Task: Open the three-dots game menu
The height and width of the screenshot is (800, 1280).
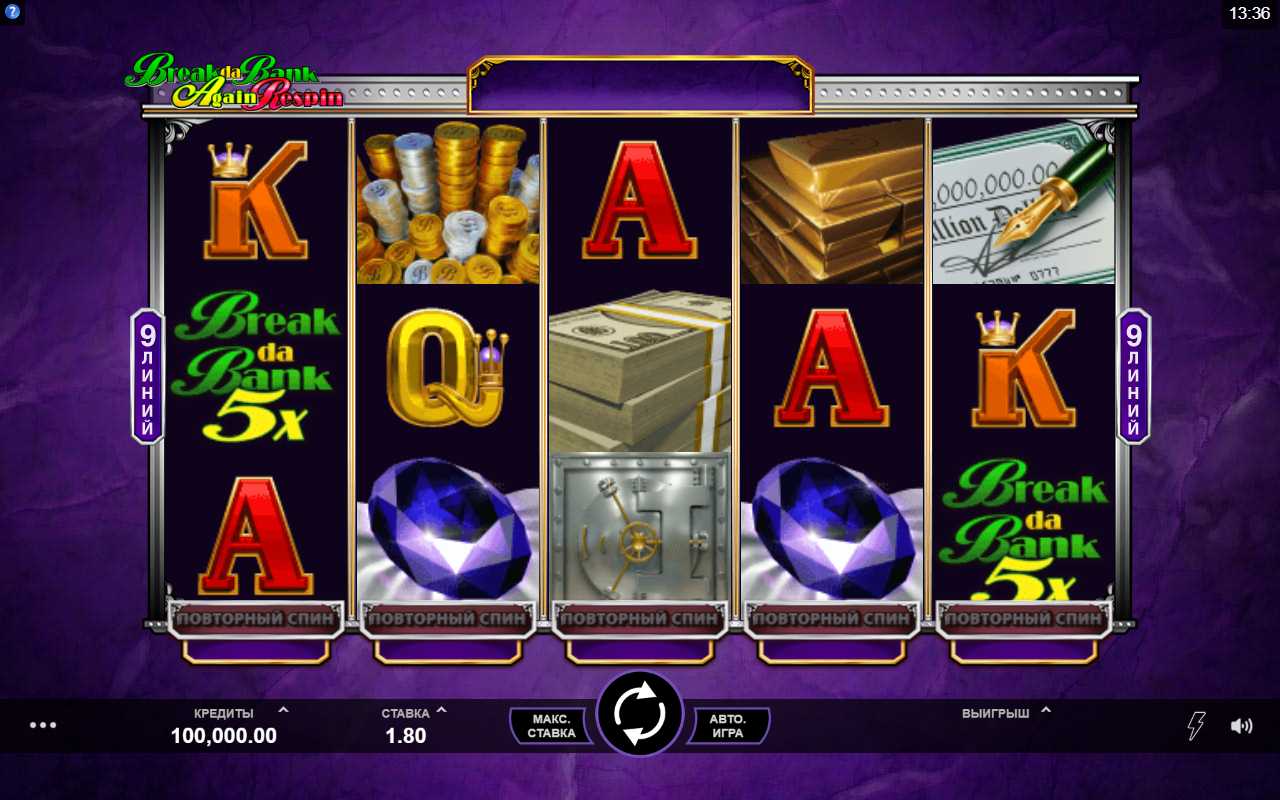Action: [43, 725]
